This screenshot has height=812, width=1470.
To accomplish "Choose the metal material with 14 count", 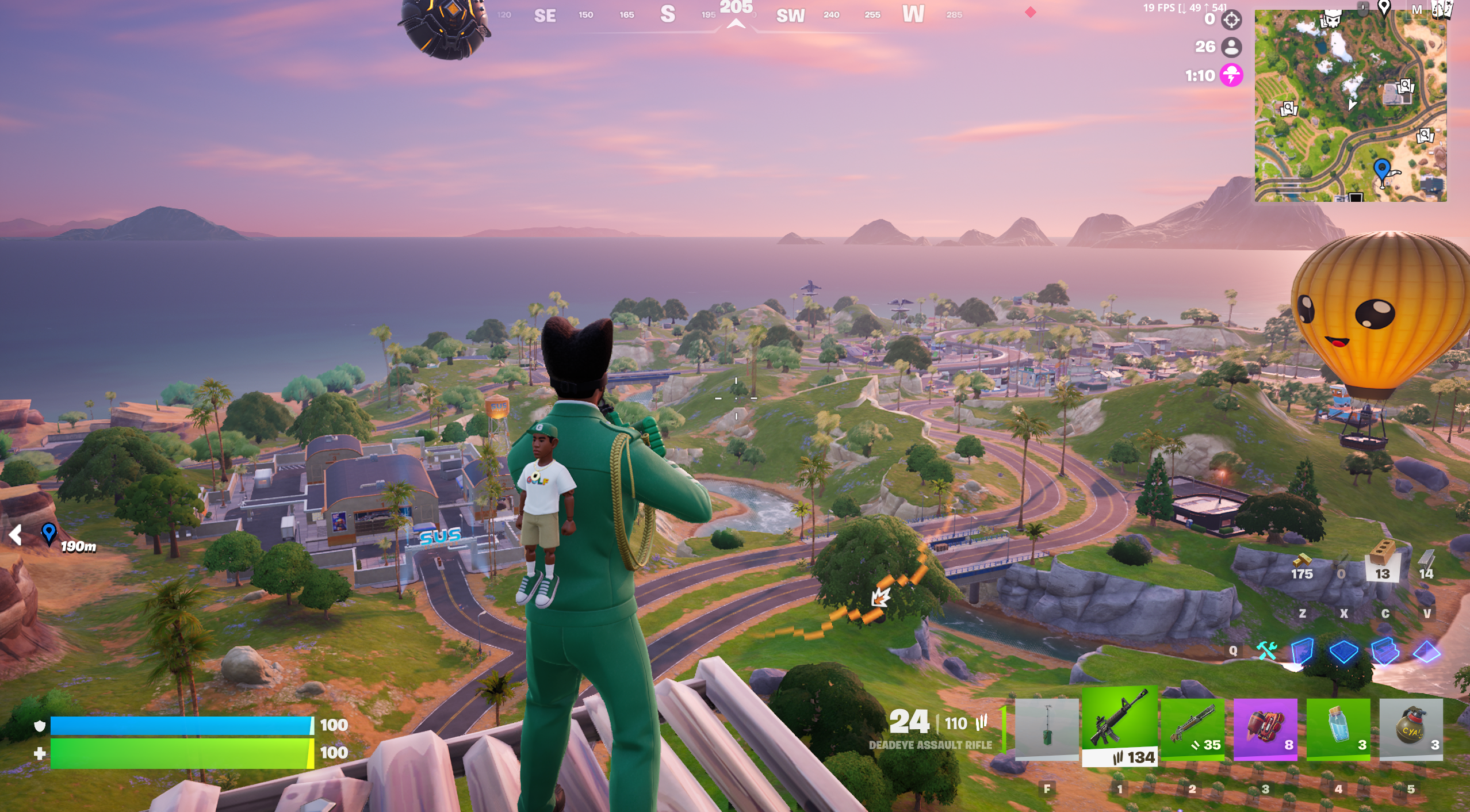I will pos(1426,562).
